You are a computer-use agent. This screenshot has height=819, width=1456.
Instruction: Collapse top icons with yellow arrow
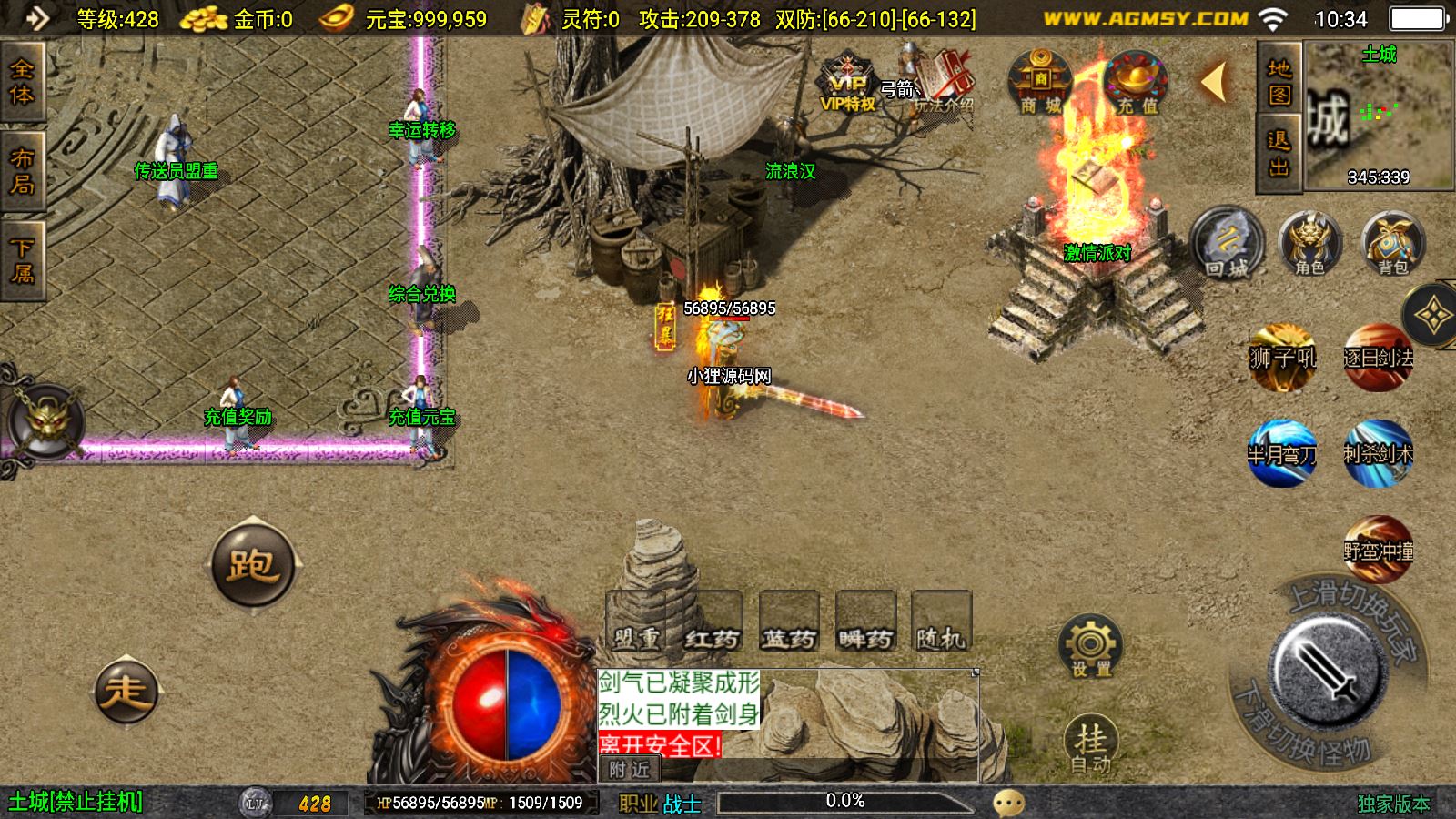tap(1215, 83)
